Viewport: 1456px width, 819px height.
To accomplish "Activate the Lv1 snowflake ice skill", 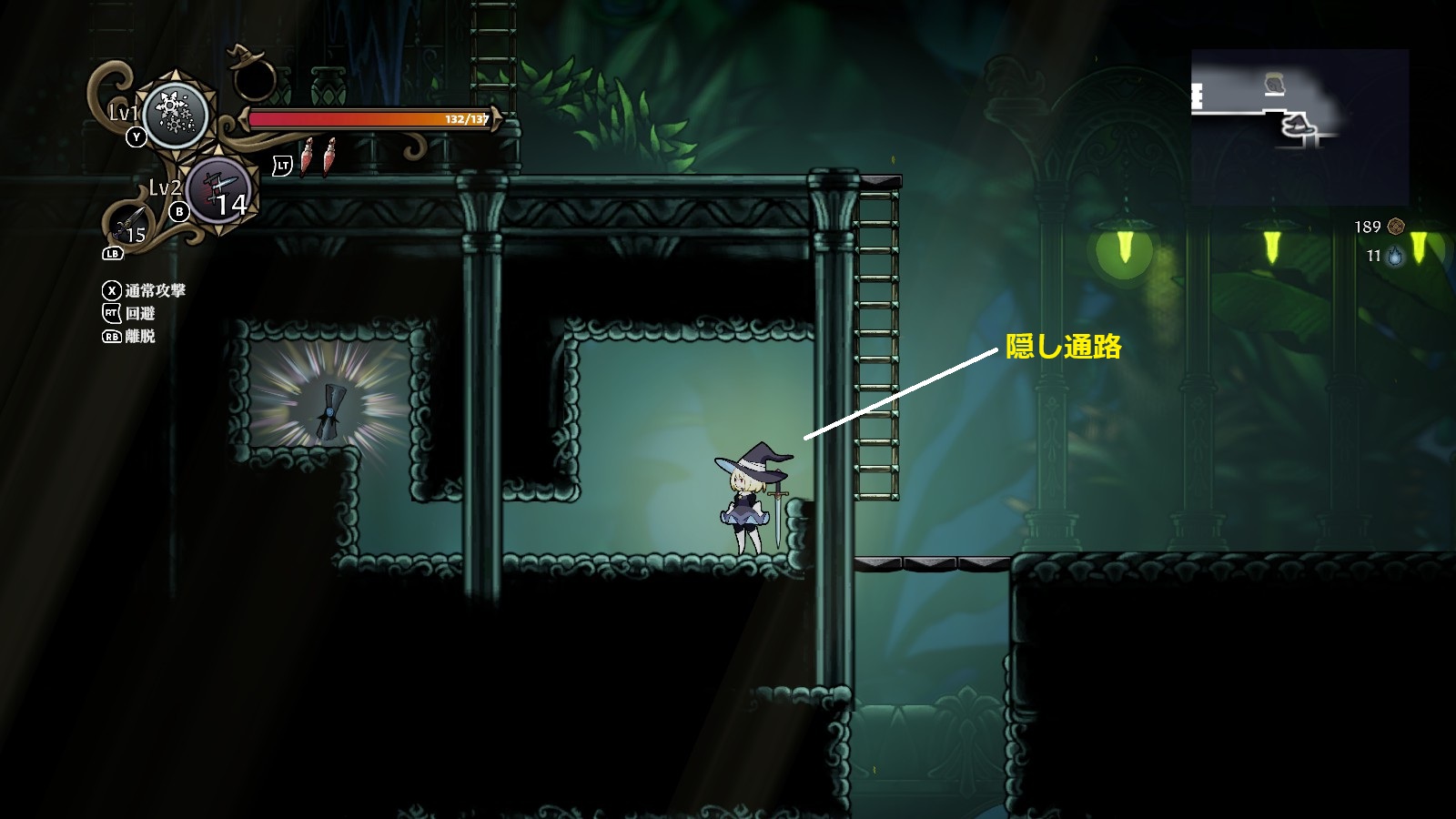I will click(175, 115).
